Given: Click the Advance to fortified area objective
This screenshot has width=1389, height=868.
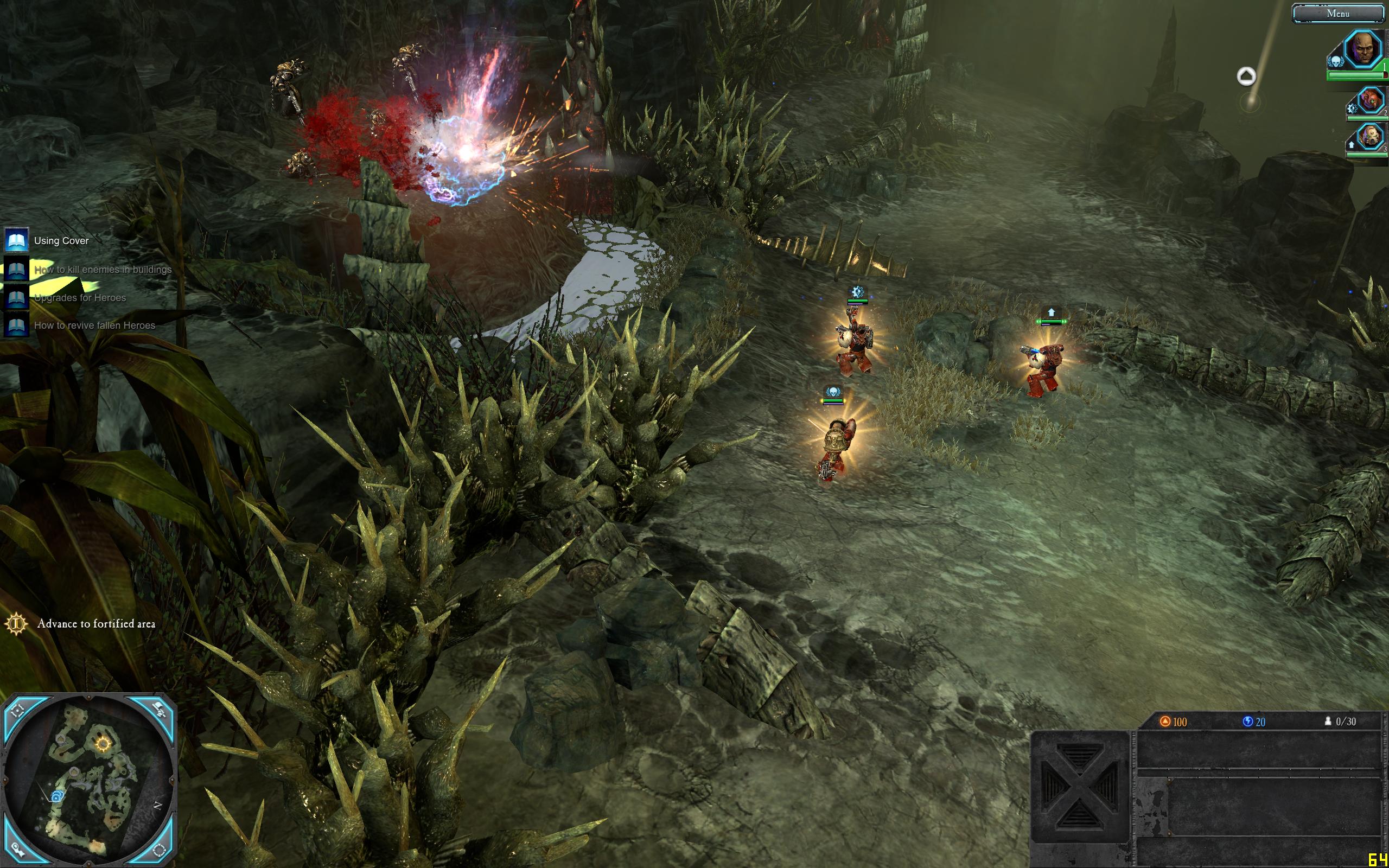Looking at the screenshot, I should 96,623.
